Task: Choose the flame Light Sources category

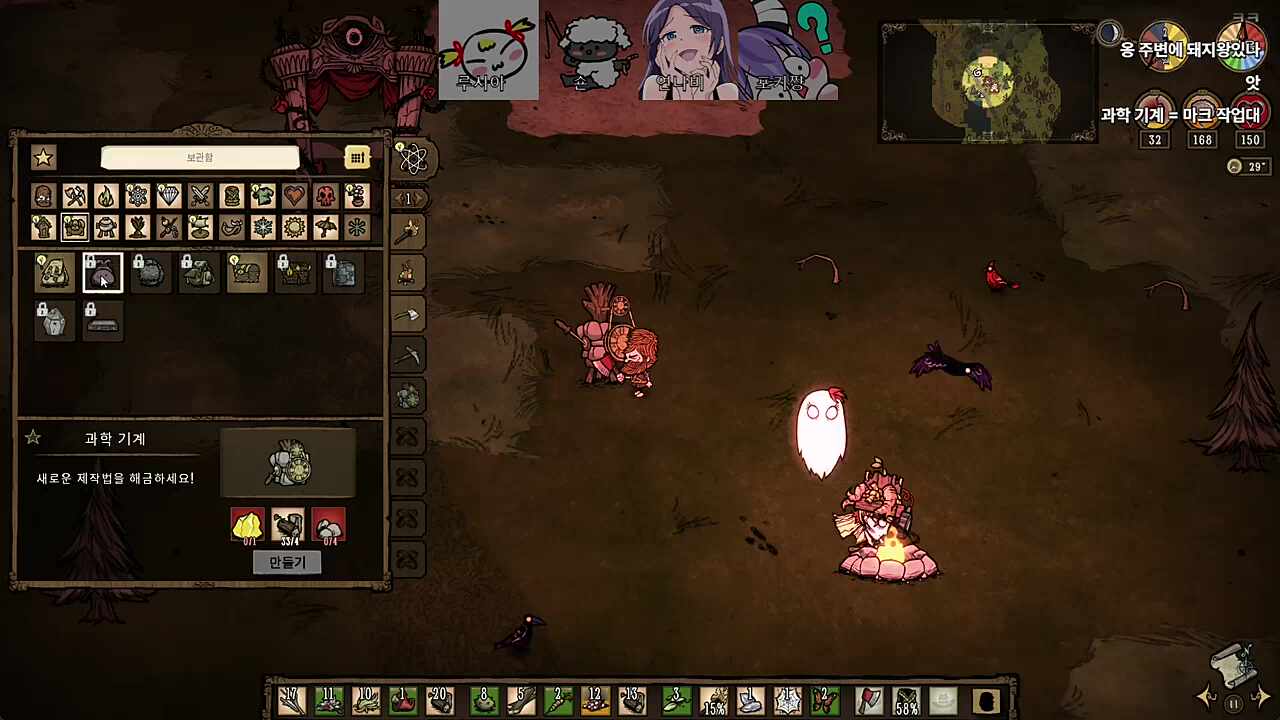Action: [106, 196]
